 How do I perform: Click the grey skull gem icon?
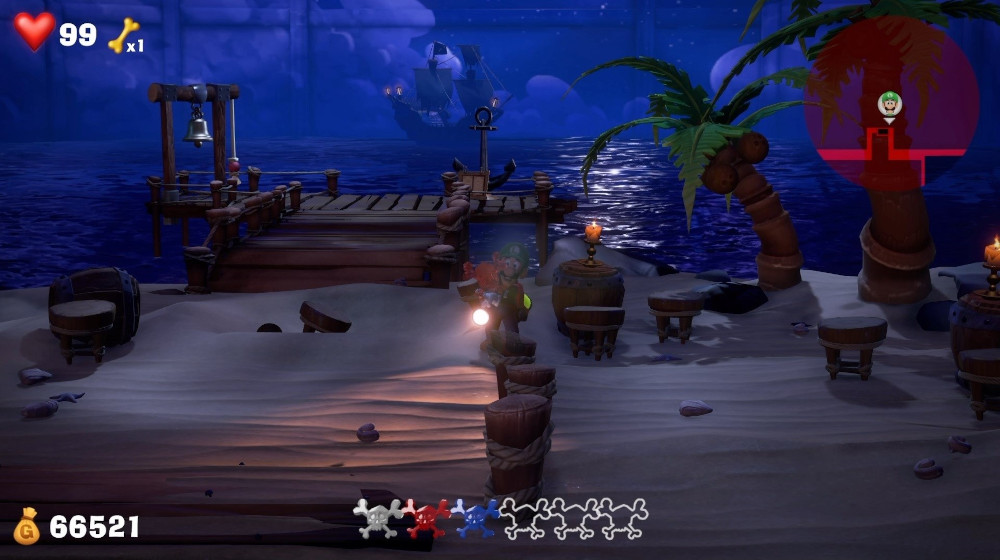point(378,518)
